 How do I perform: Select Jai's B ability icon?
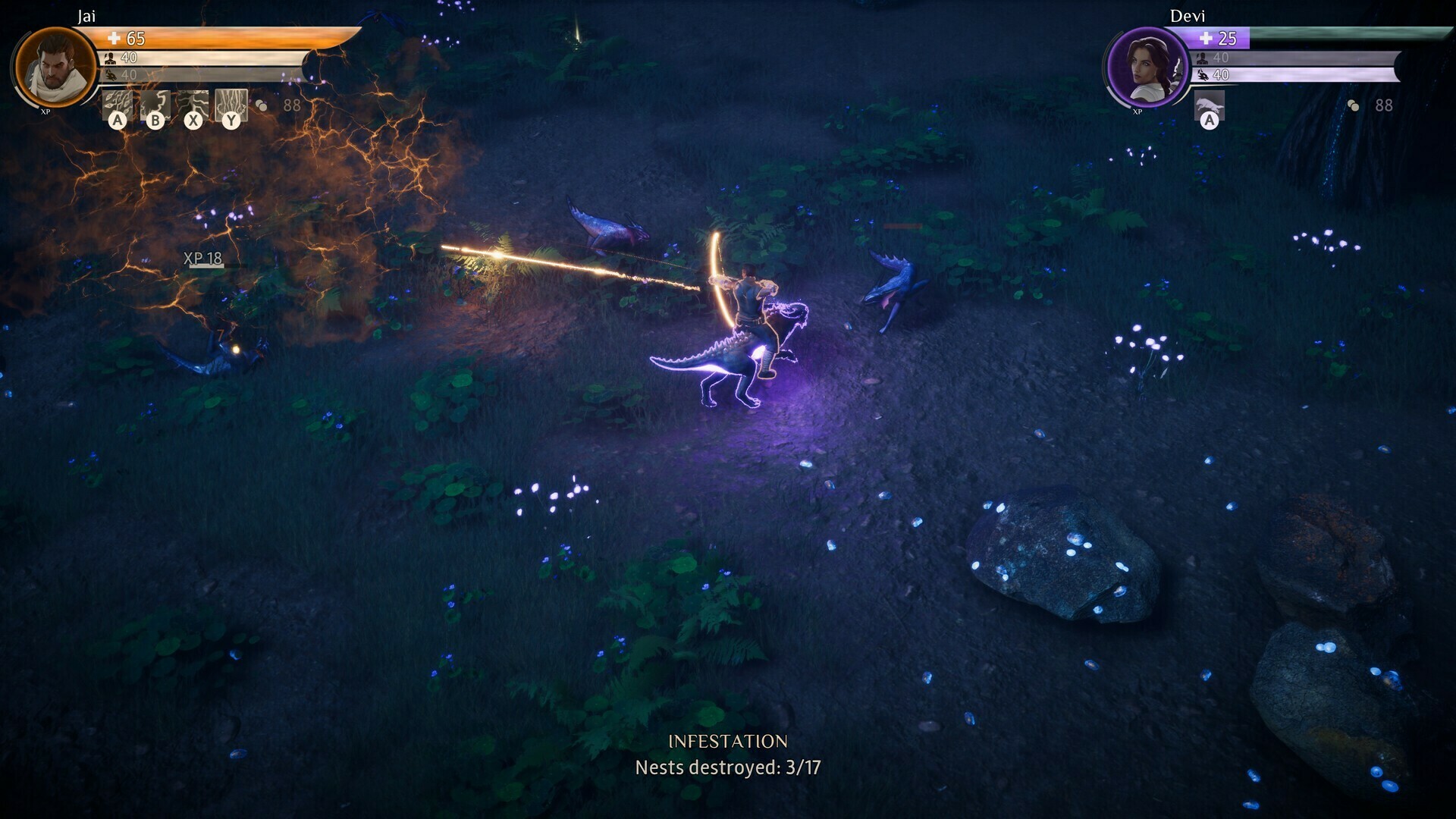(x=155, y=105)
